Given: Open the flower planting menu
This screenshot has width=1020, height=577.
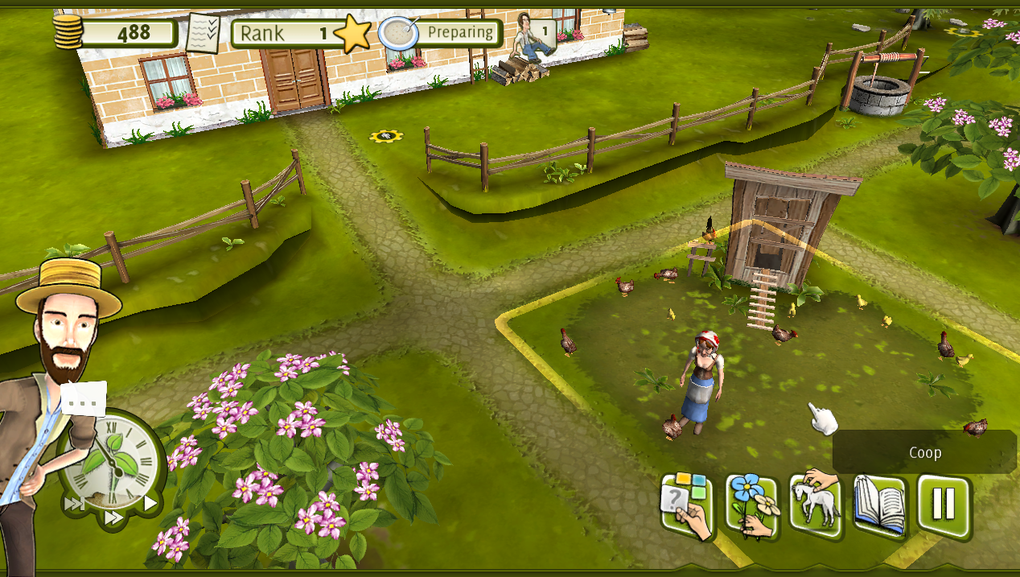Looking at the screenshot, I should pyautogui.click(x=752, y=505).
